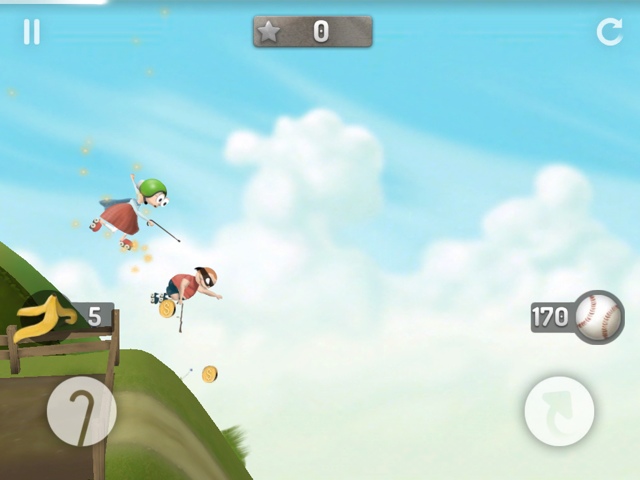Tap the curved arrow jump button
640x480 pixels.
pyautogui.click(x=559, y=411)
